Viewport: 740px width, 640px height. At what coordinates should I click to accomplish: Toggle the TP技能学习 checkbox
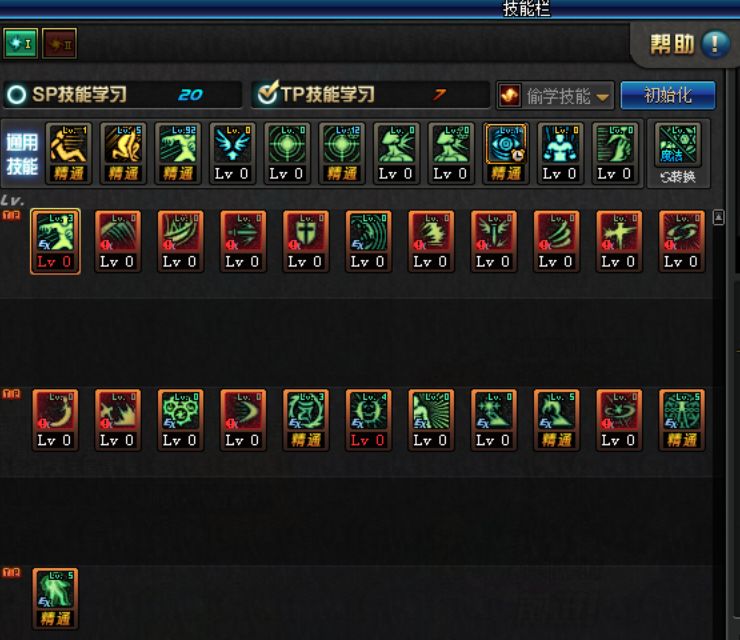pyautogui.click(x=267, y=94)
